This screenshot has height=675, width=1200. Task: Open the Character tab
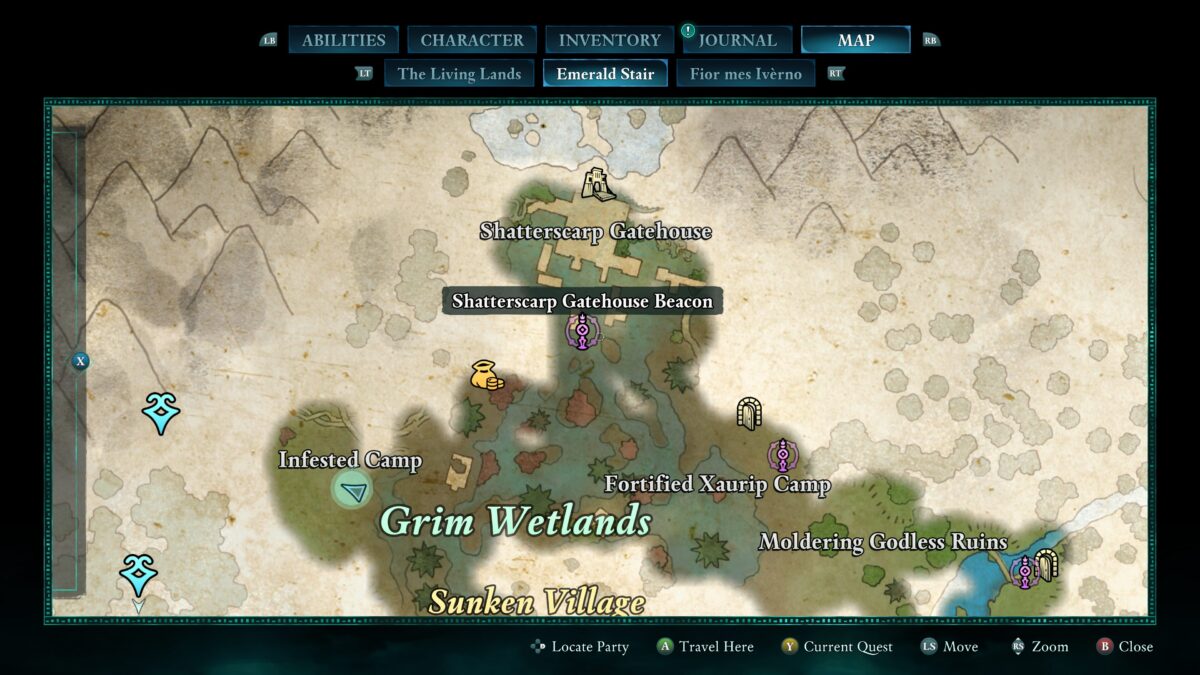(x=472, y=40)
